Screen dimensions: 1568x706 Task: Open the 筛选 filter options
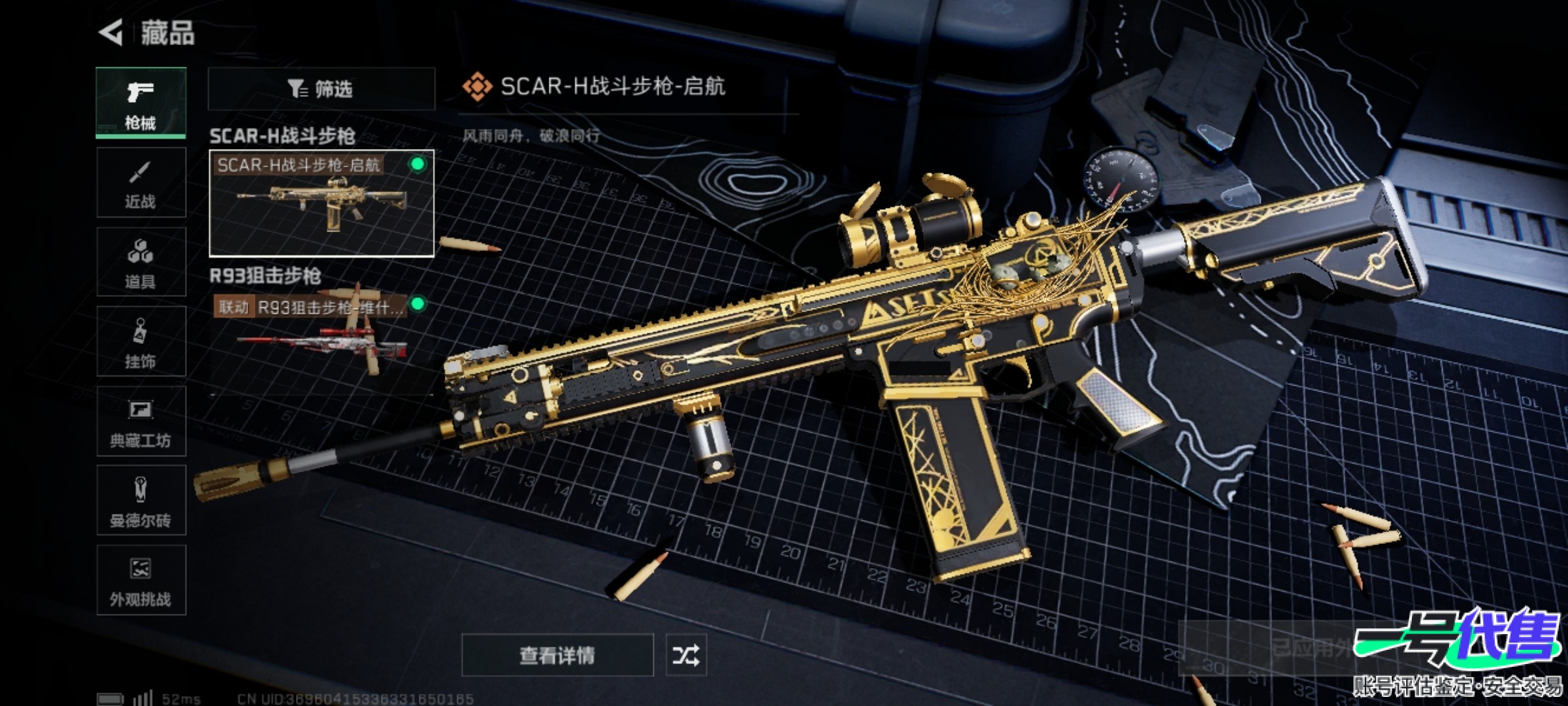click(x=321, y=89)
